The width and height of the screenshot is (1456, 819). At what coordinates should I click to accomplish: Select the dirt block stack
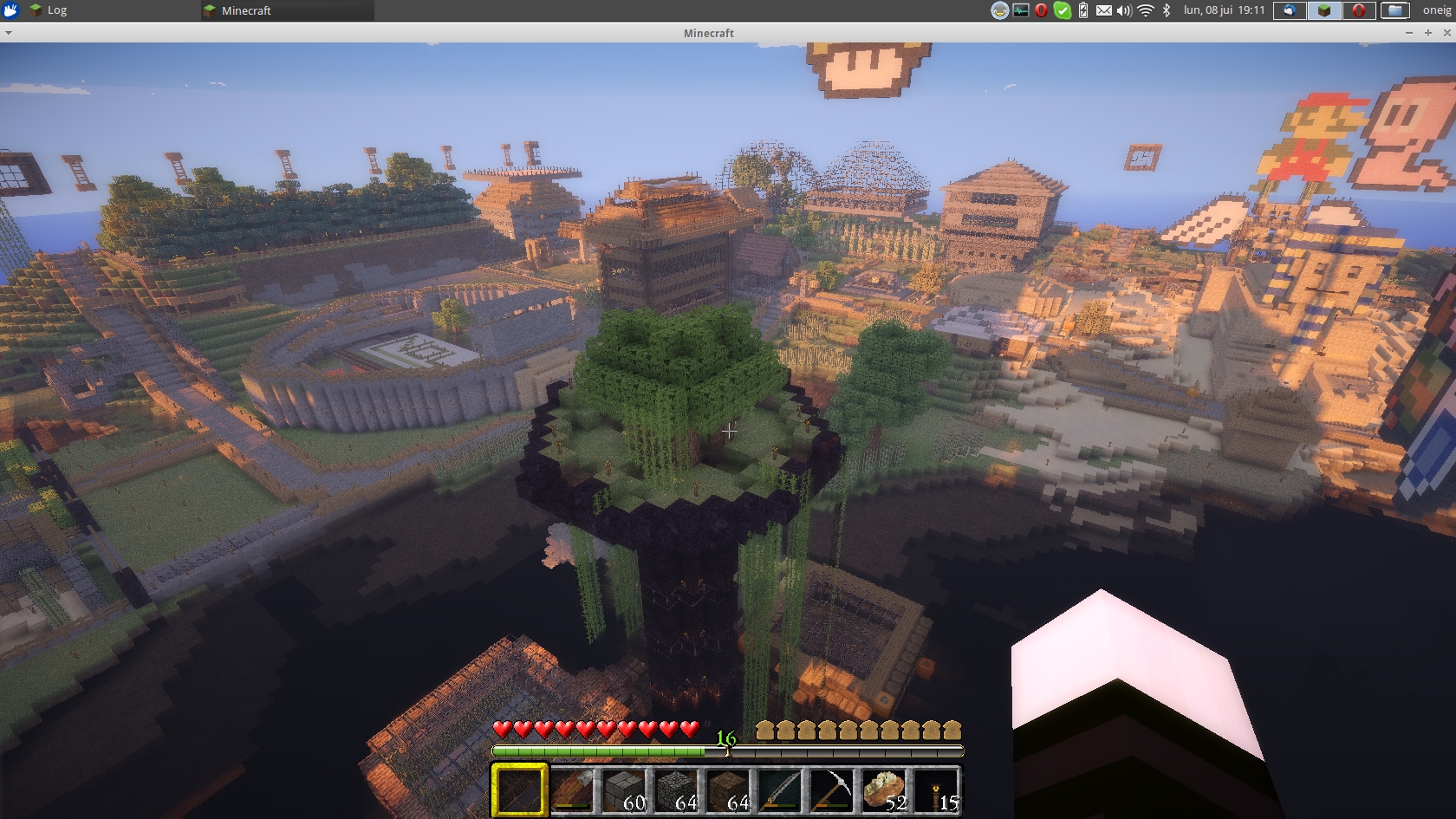pos(728,790)
